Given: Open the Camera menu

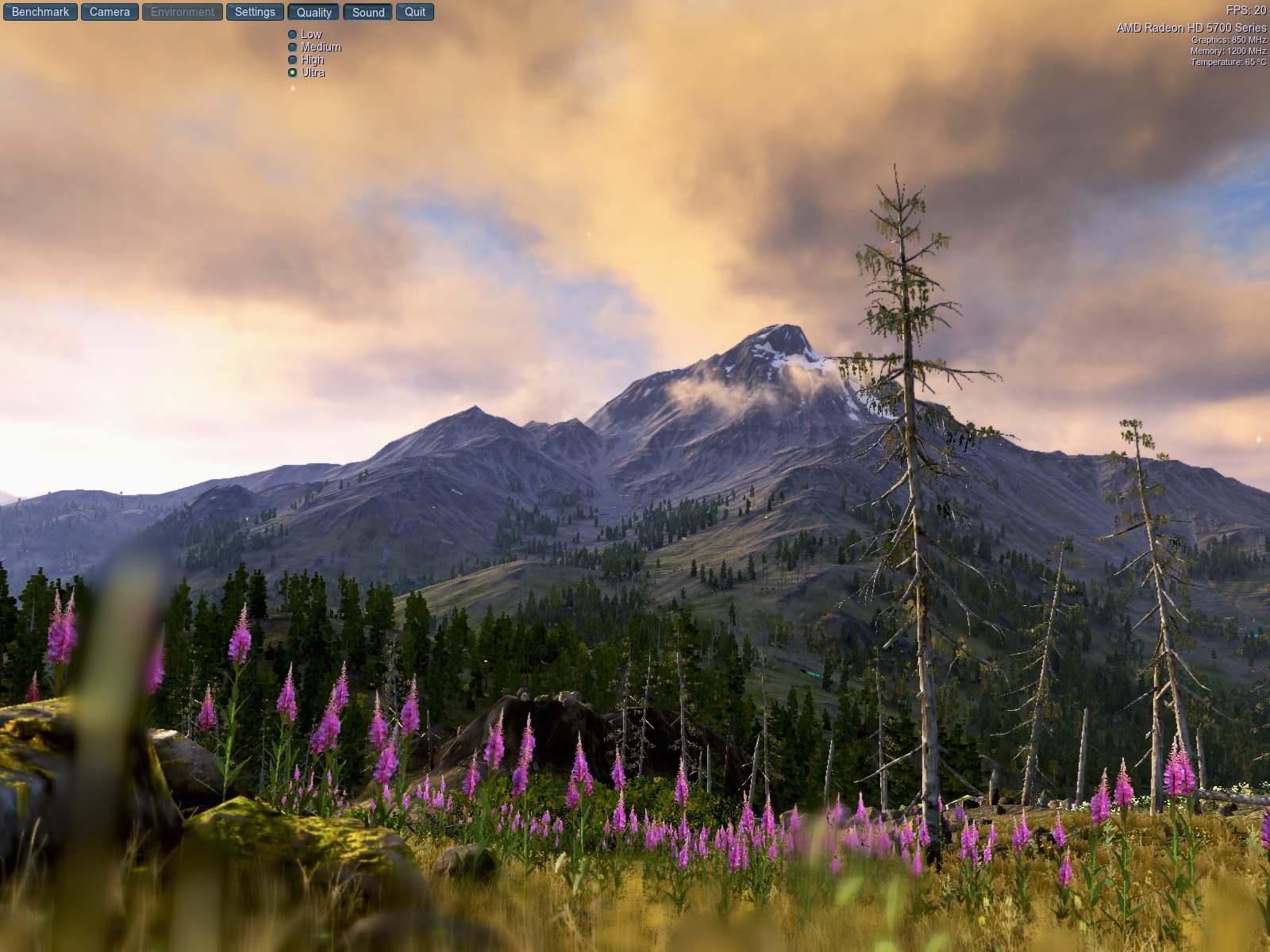Looking at the screenshot, I should pos(110,12).
